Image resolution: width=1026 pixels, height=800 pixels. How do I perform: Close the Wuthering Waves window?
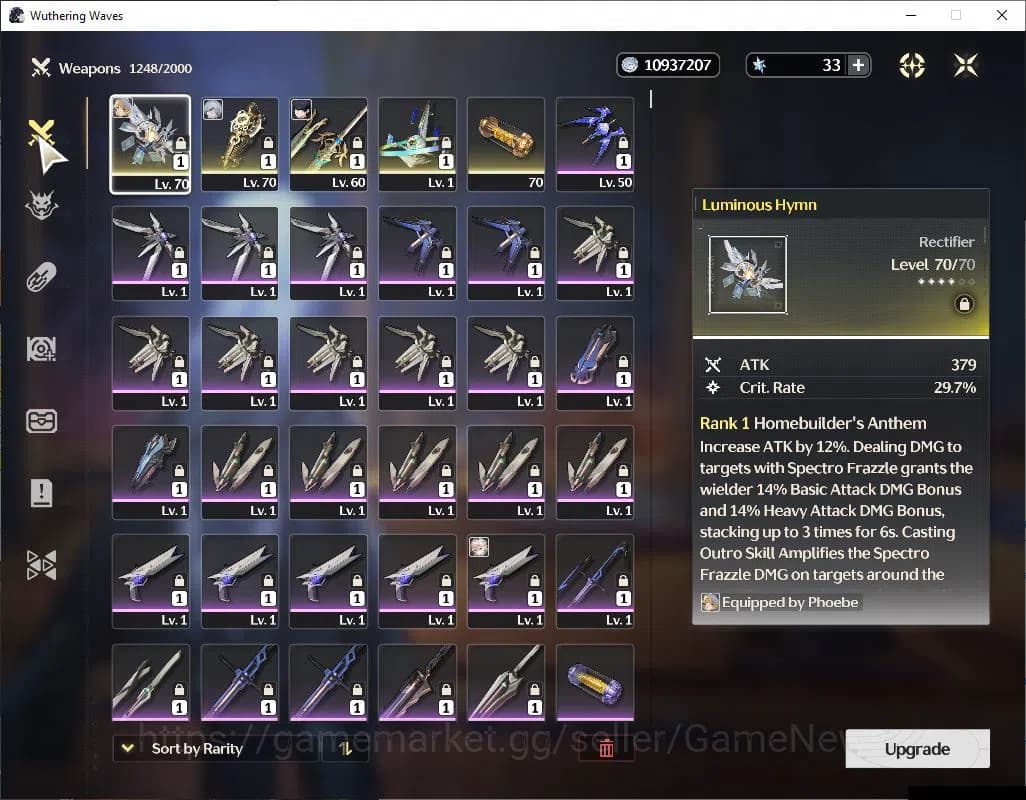pyautogui.click(x=1002, y=15)
